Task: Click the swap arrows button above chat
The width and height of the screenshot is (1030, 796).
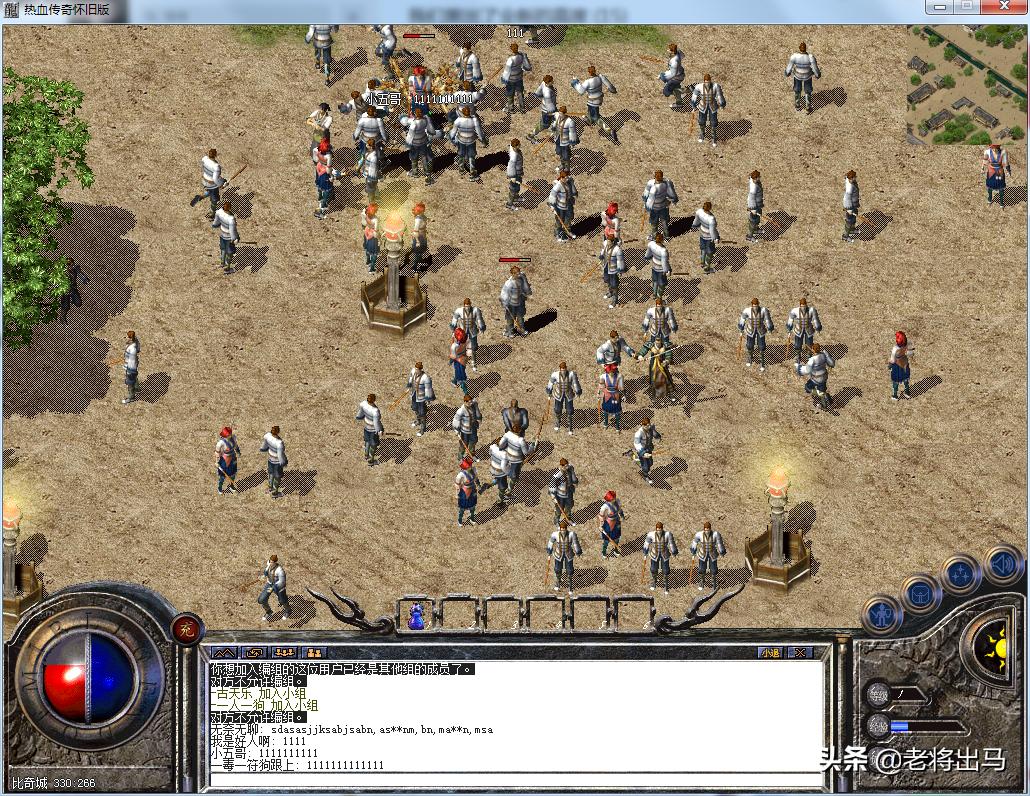Action: [x=253, y=652]
